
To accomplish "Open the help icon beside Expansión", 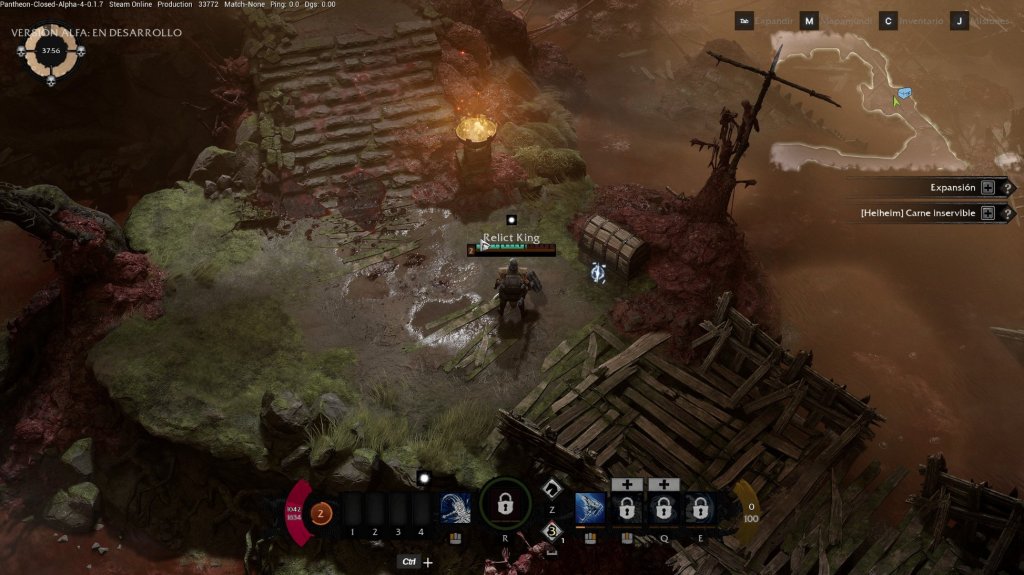I will 1008,187.
